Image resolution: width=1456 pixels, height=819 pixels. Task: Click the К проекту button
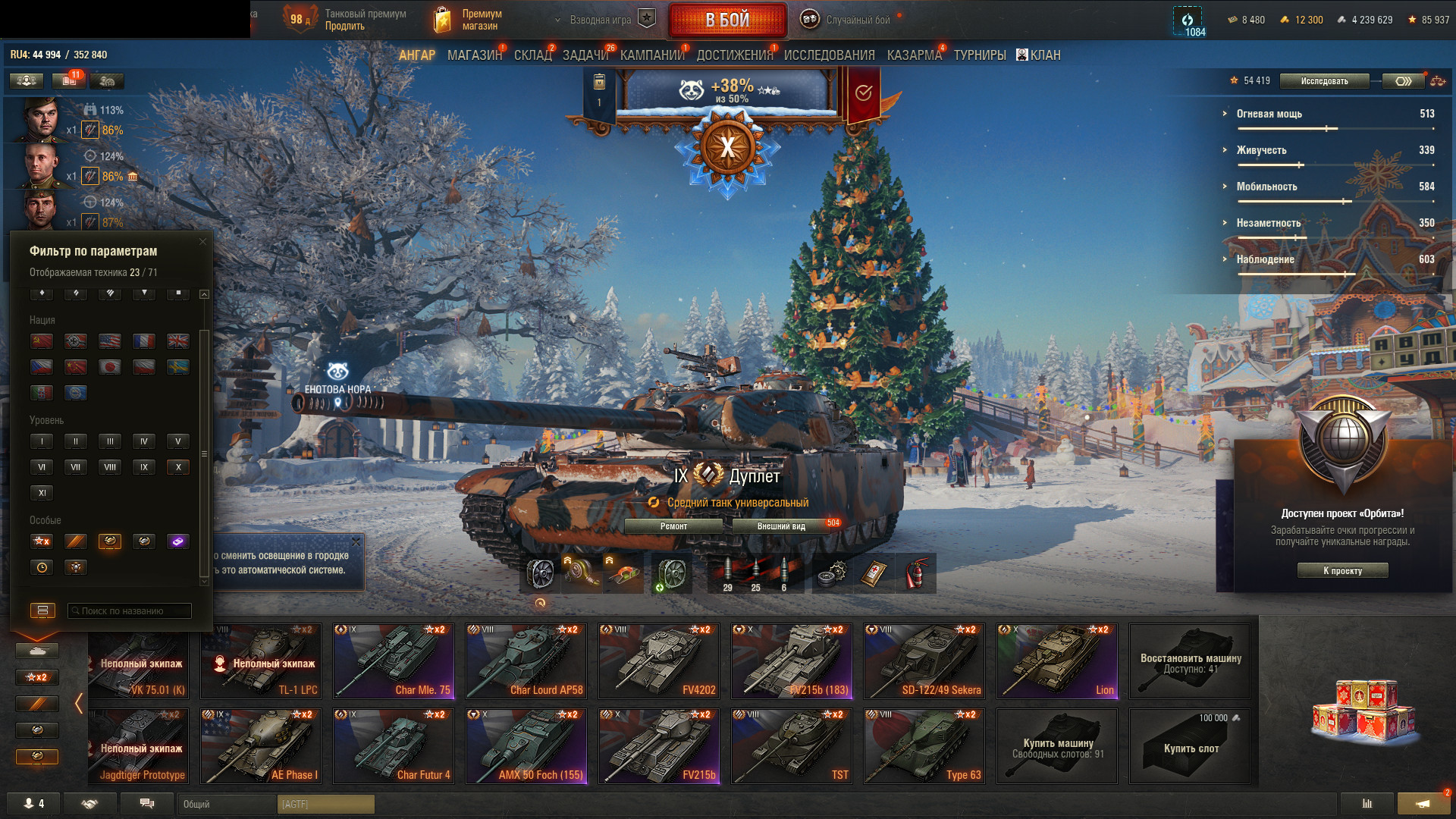point(1342,571)
